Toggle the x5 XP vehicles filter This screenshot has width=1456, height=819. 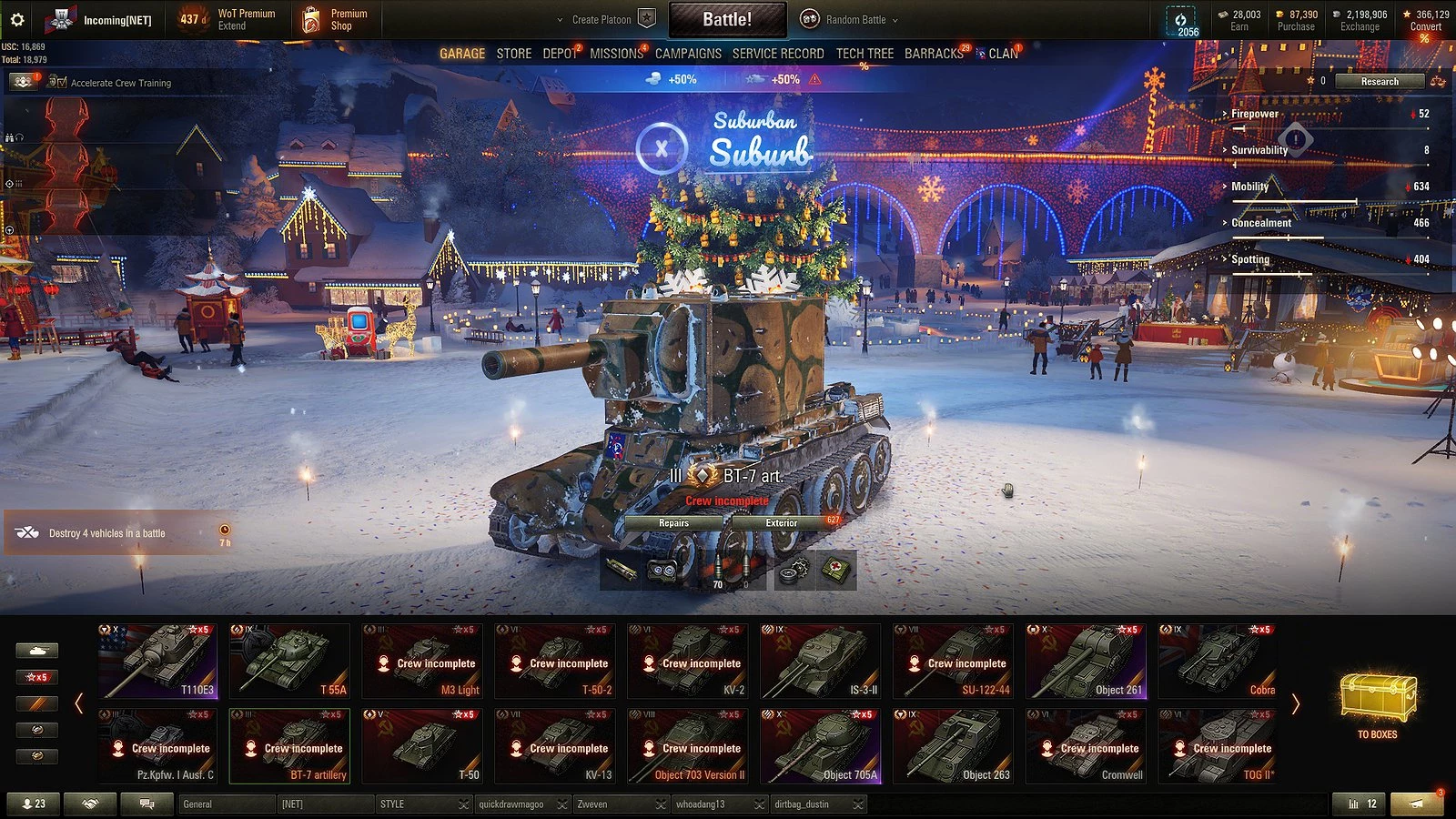36,677
